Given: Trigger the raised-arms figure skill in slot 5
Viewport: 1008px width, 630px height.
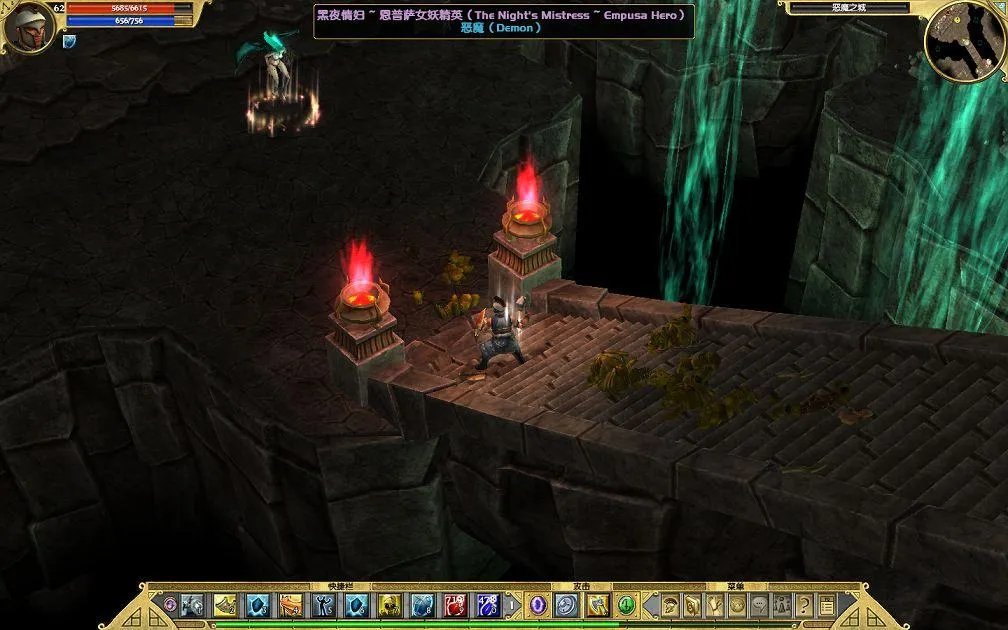Looking at the screenshot, I should pos(323,604).
